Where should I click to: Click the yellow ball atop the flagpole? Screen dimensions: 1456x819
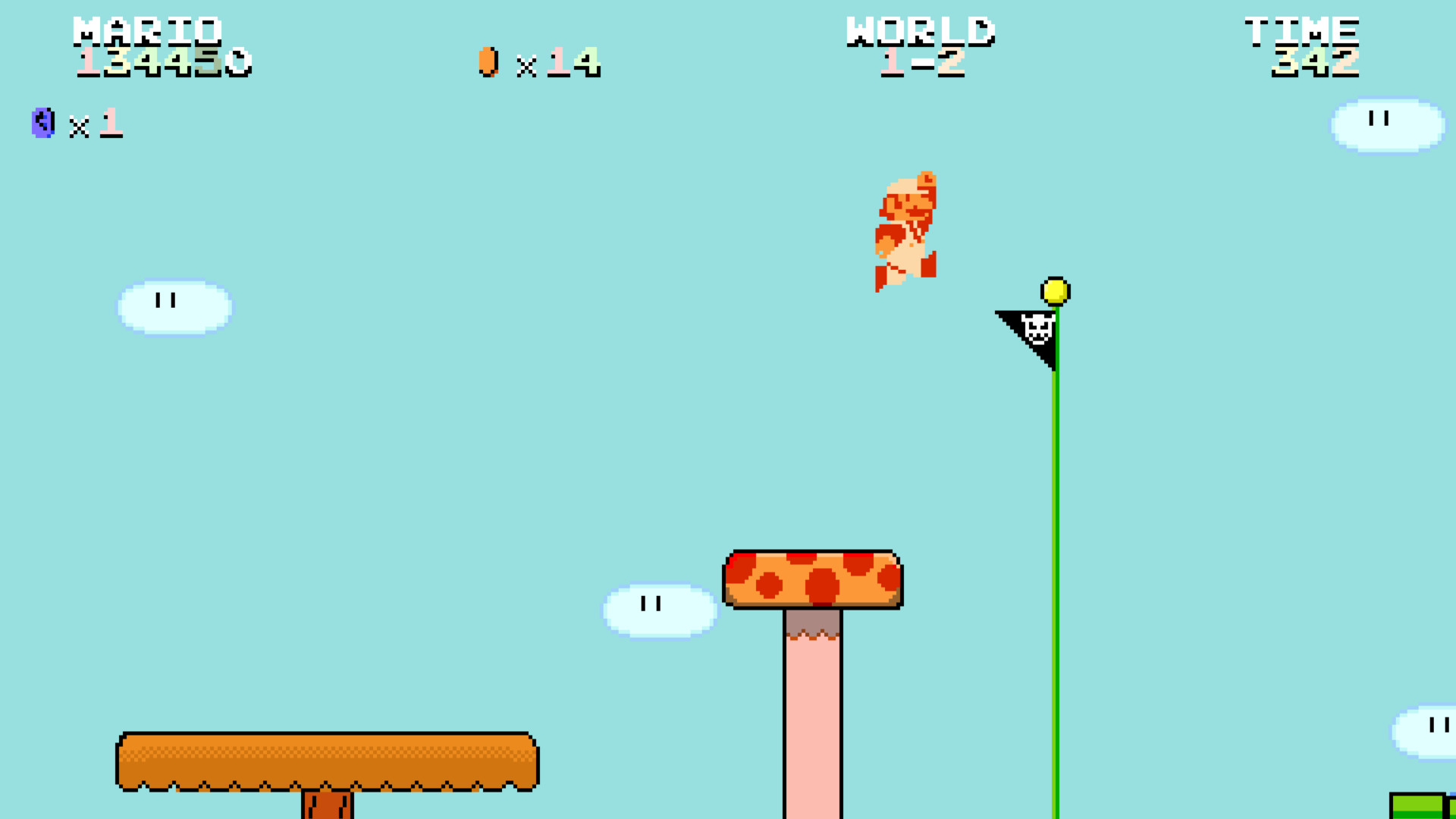coord(1056,292)
